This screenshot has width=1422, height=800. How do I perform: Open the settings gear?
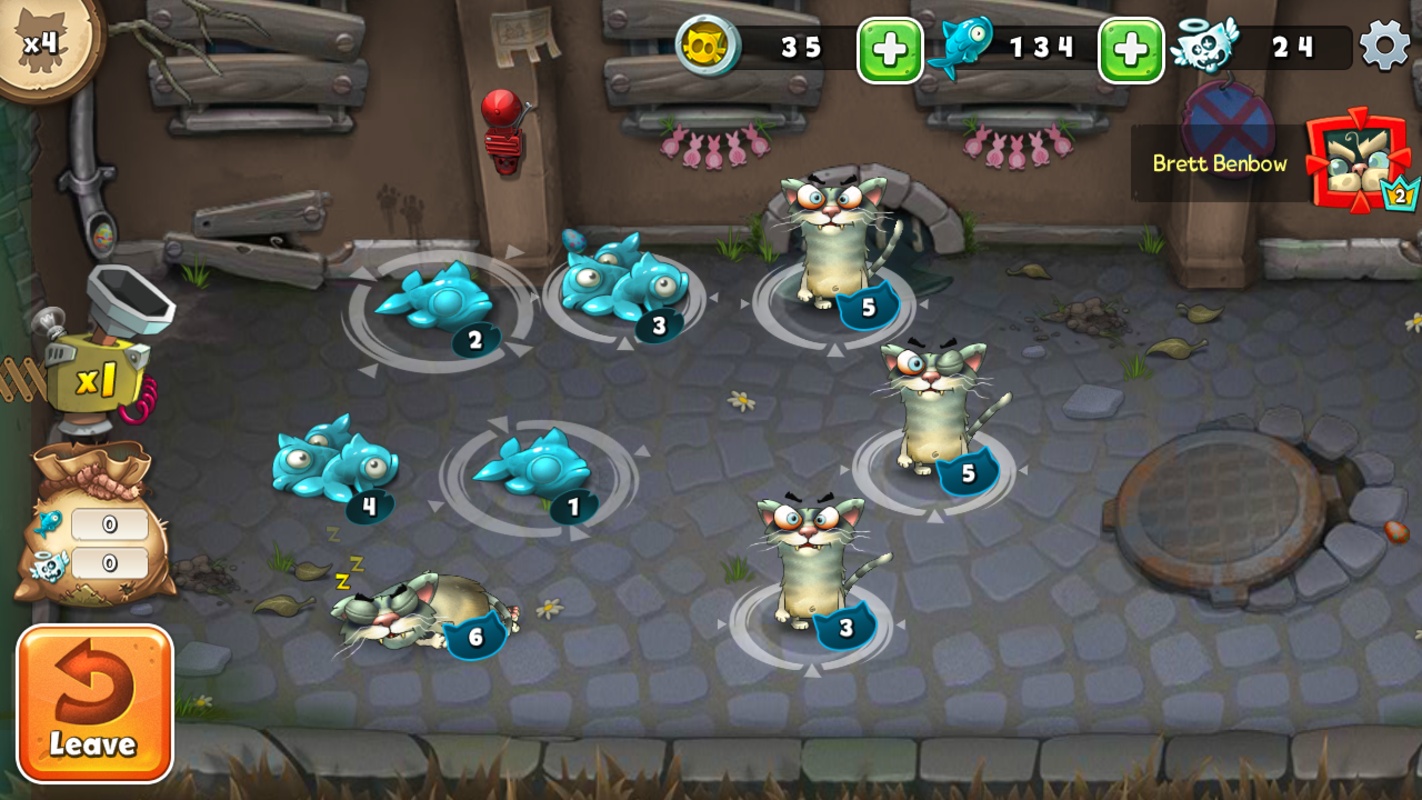(1385, 46)
